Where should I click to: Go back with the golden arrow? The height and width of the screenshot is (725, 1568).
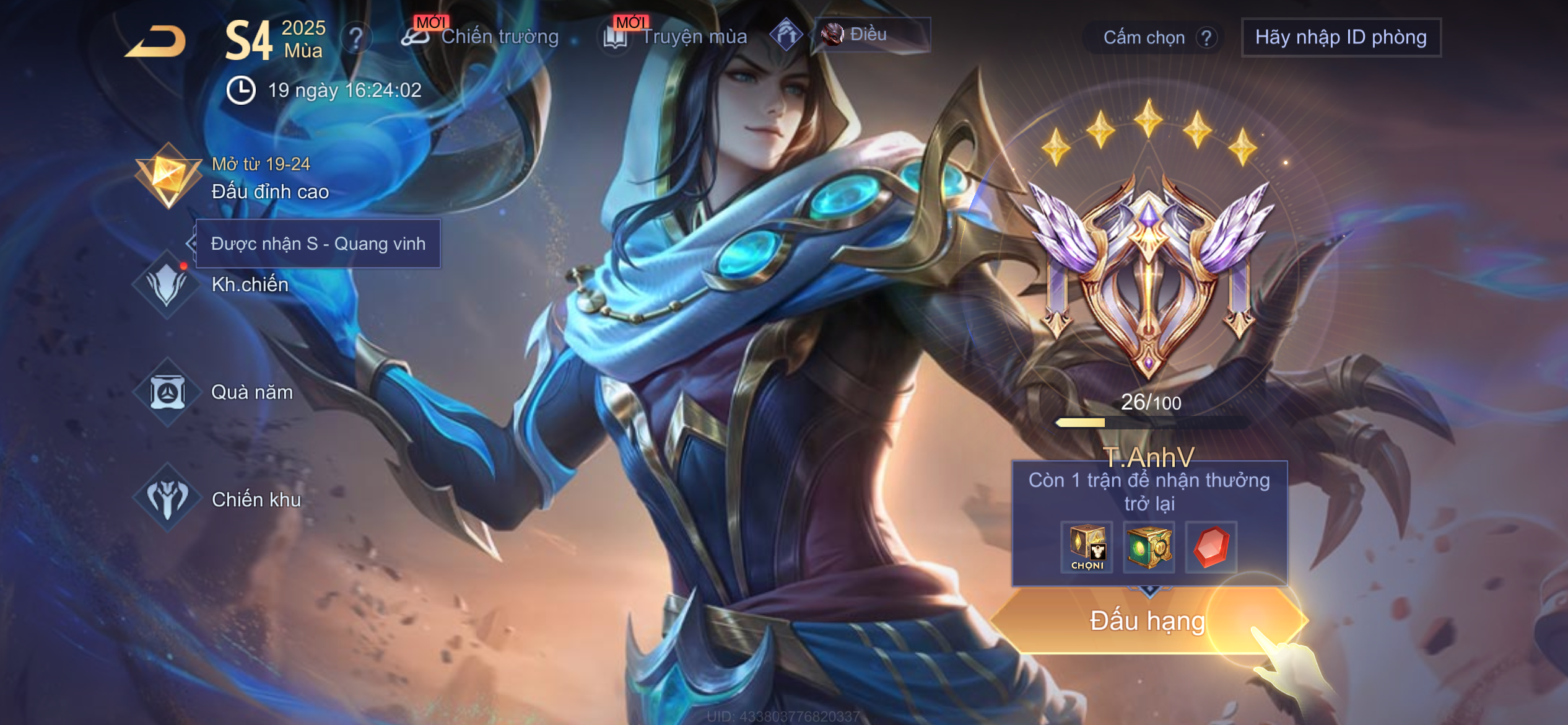coord(157,42)
